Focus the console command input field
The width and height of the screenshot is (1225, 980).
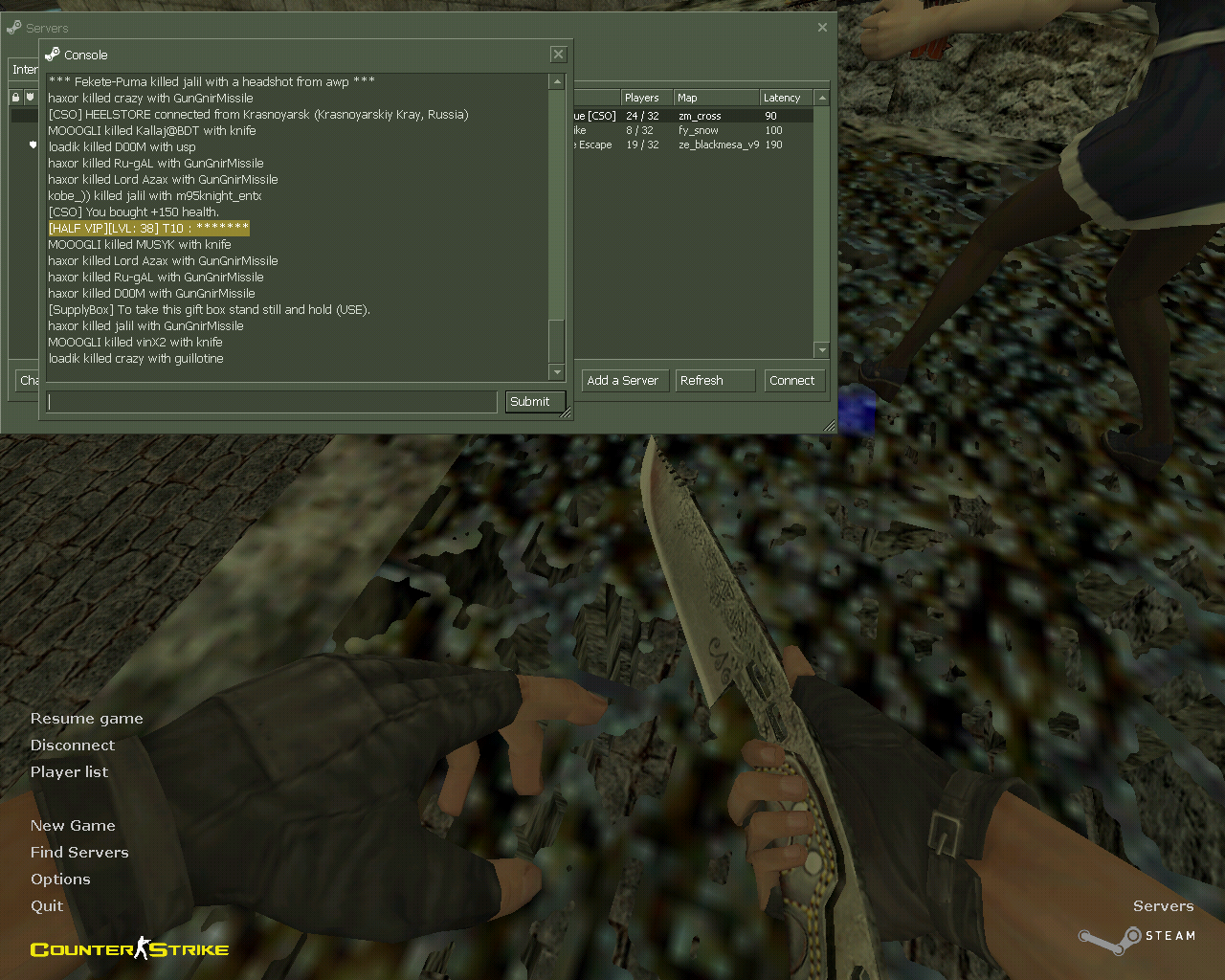272,402
